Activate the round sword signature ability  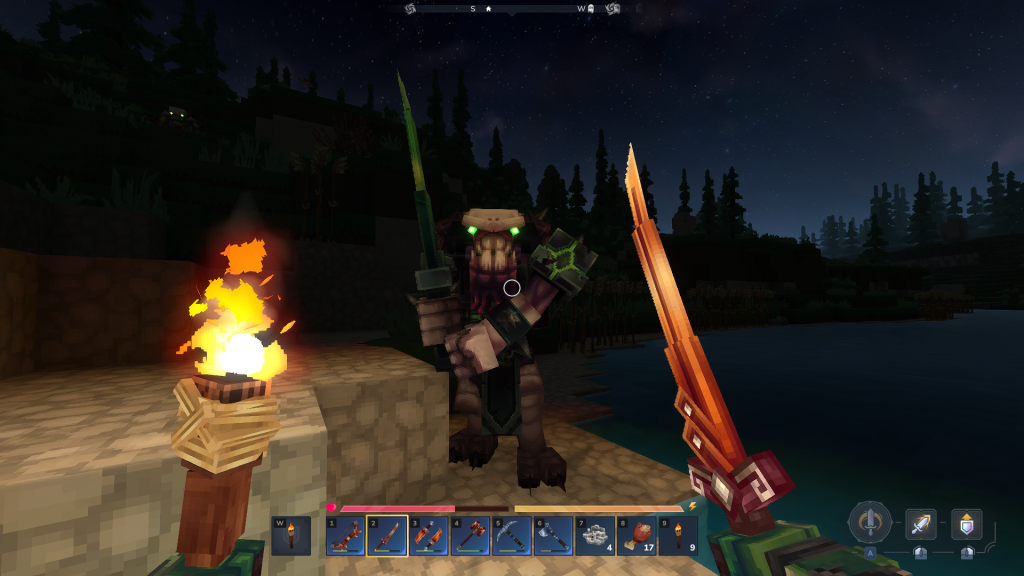[870, 522]
